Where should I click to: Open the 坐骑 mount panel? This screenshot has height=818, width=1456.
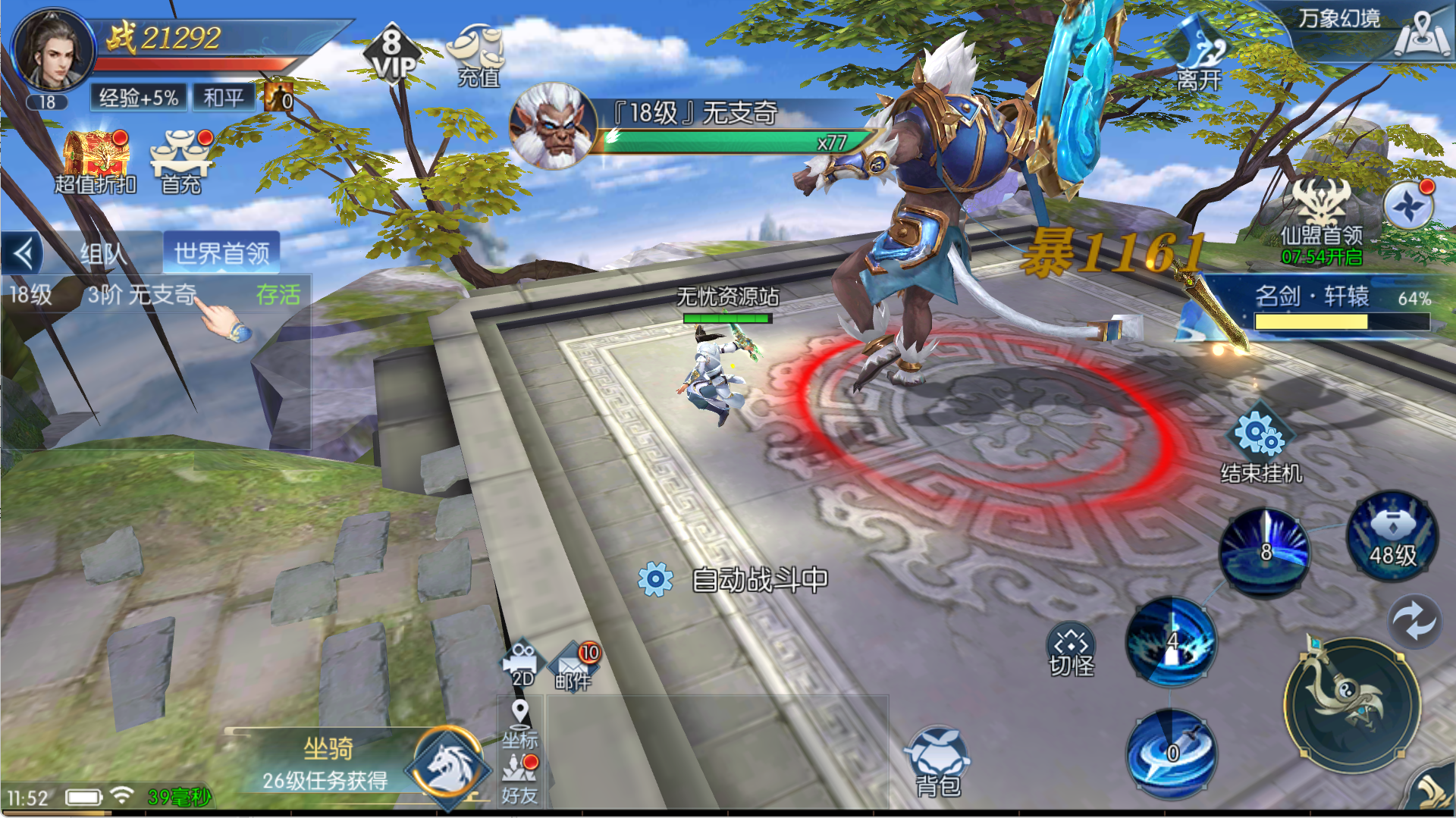pyautogui.click(x=447, y=766)
